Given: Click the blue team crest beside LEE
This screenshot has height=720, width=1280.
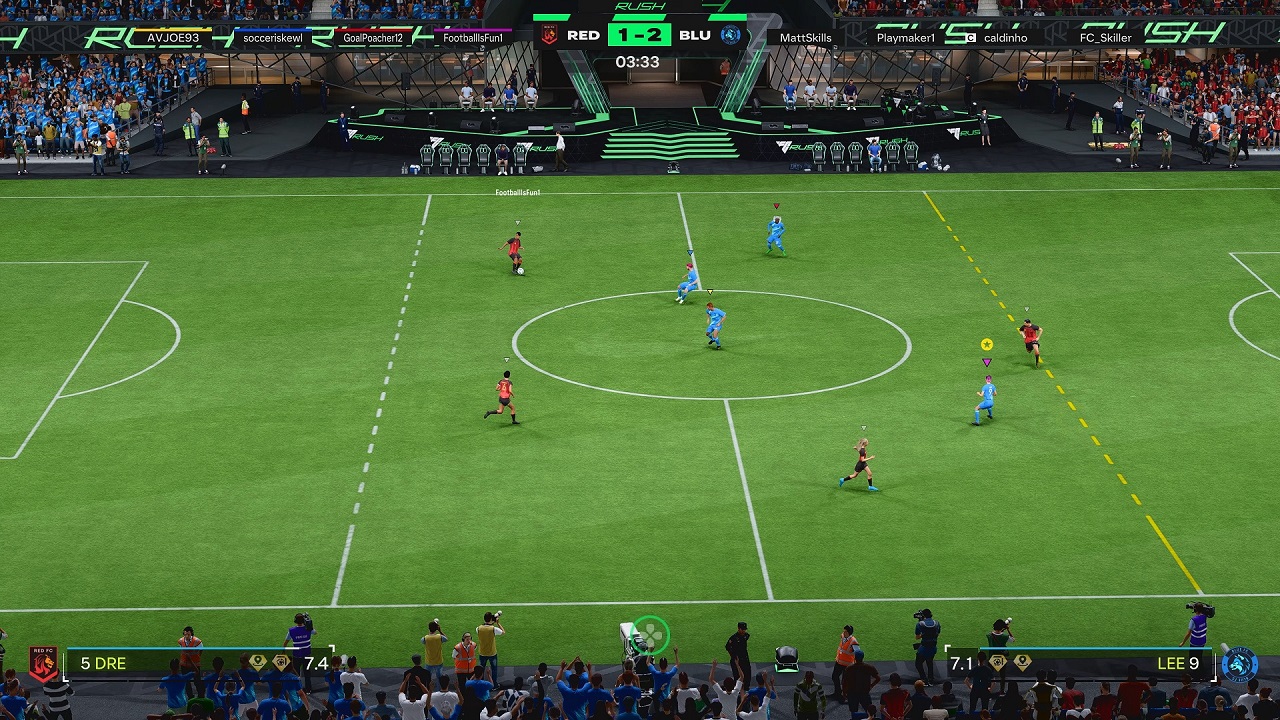Looking at the screenshot, I should pos(1239,664).
